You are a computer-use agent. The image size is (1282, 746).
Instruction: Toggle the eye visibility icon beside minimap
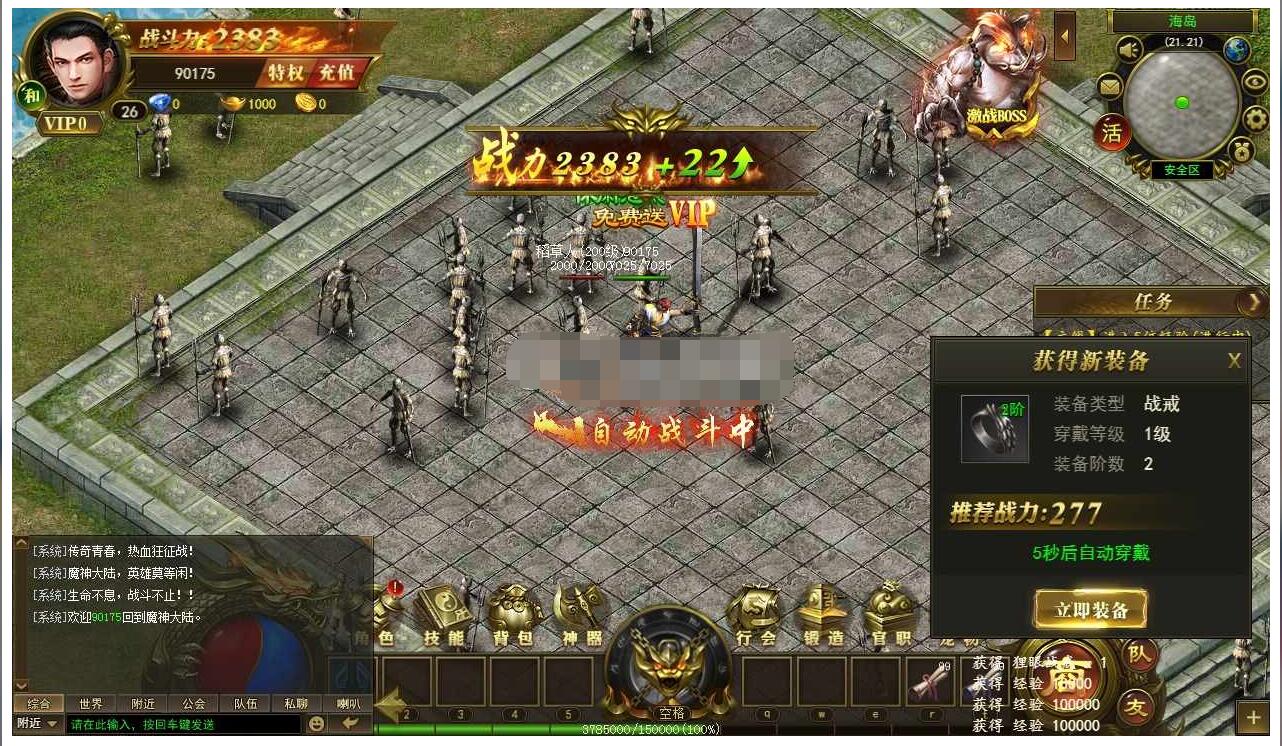pyautogui.click(x=1255, y=81)
